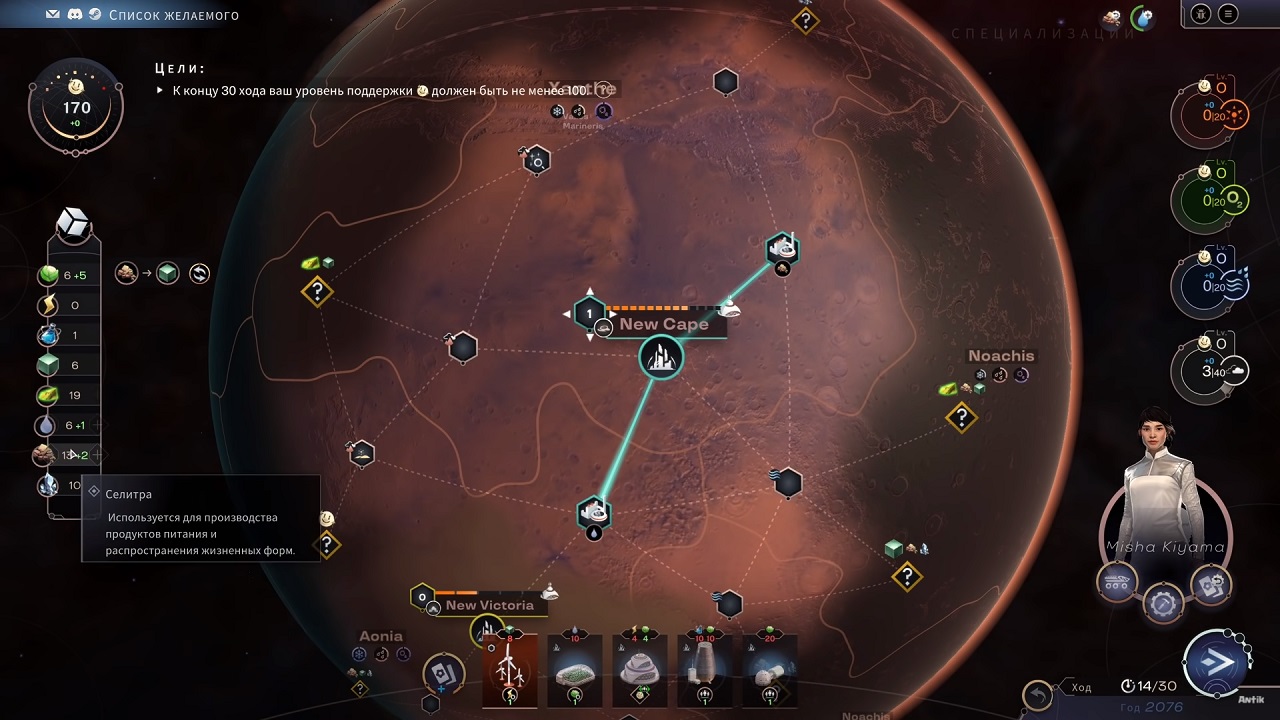The image size is (1280, 720).
Task: Select the tall silo tower building card
Action: [705, 670]
